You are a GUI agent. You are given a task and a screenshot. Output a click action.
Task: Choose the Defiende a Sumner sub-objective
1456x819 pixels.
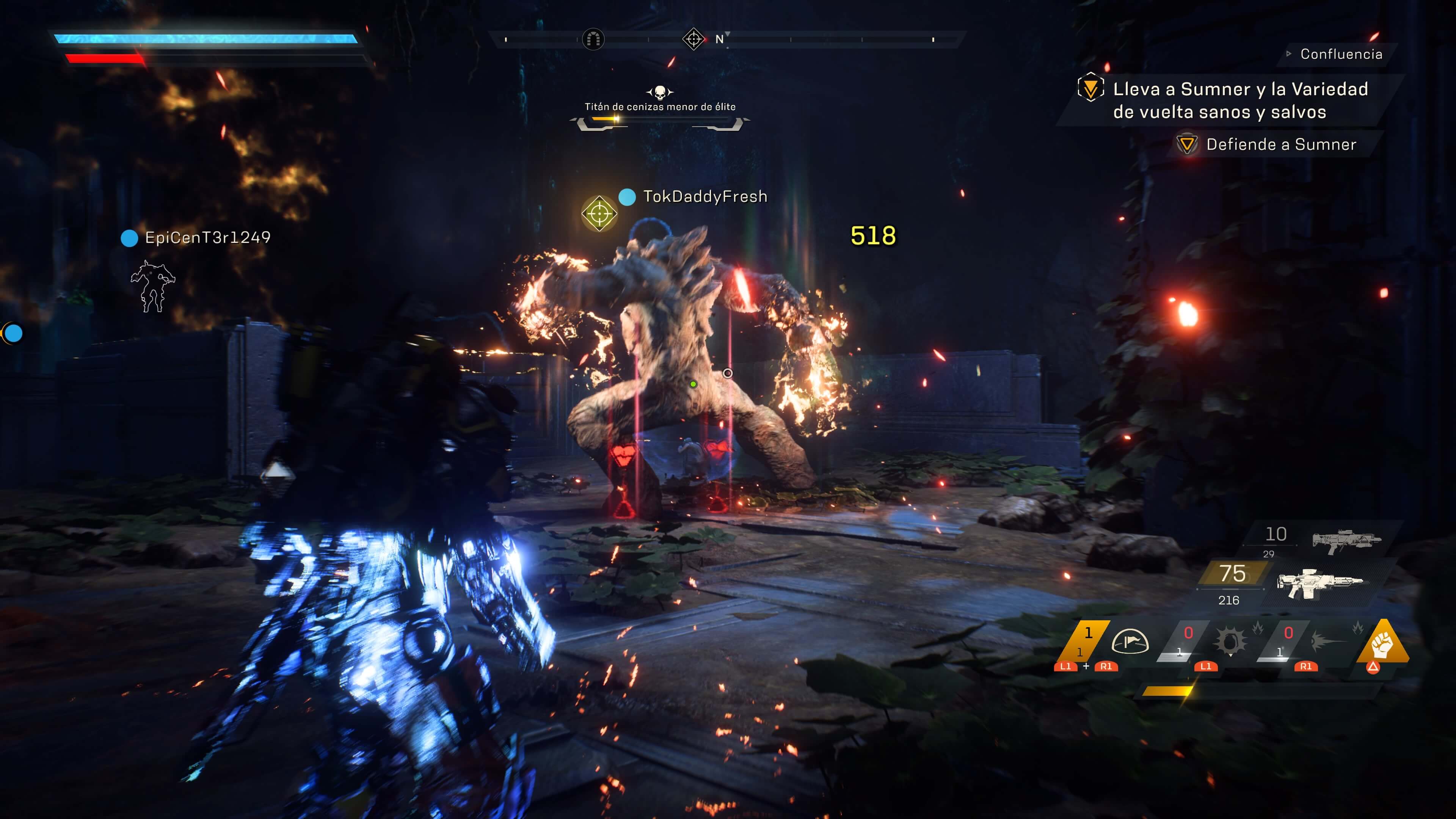point(1281,145)
